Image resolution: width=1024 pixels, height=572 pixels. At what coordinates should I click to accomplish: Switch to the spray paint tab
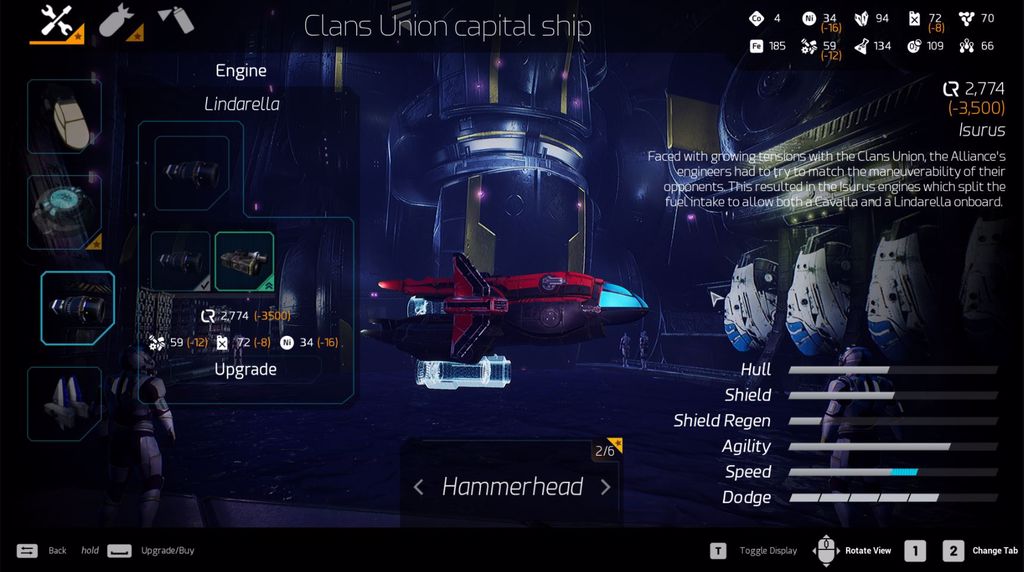[176, 20]
